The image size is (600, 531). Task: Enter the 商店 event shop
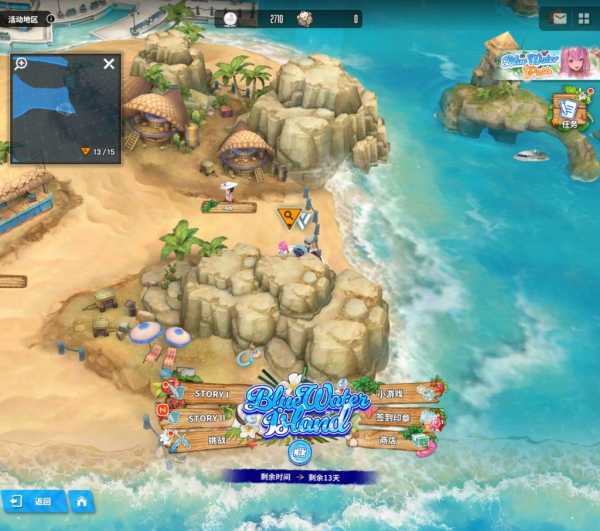click(x=390, y=439)
